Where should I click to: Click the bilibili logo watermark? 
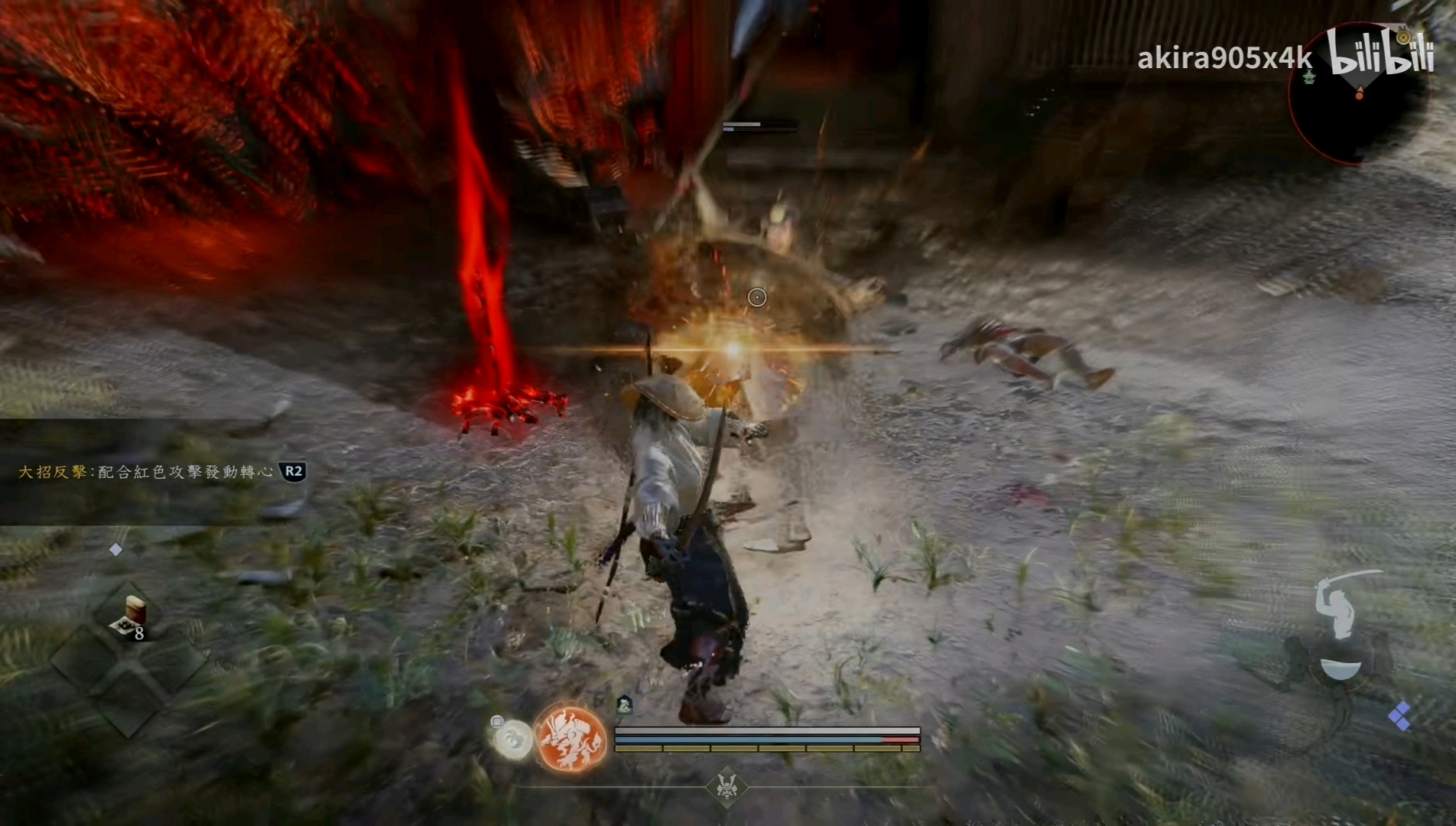pyautogui.click(x=1380, y=52)
